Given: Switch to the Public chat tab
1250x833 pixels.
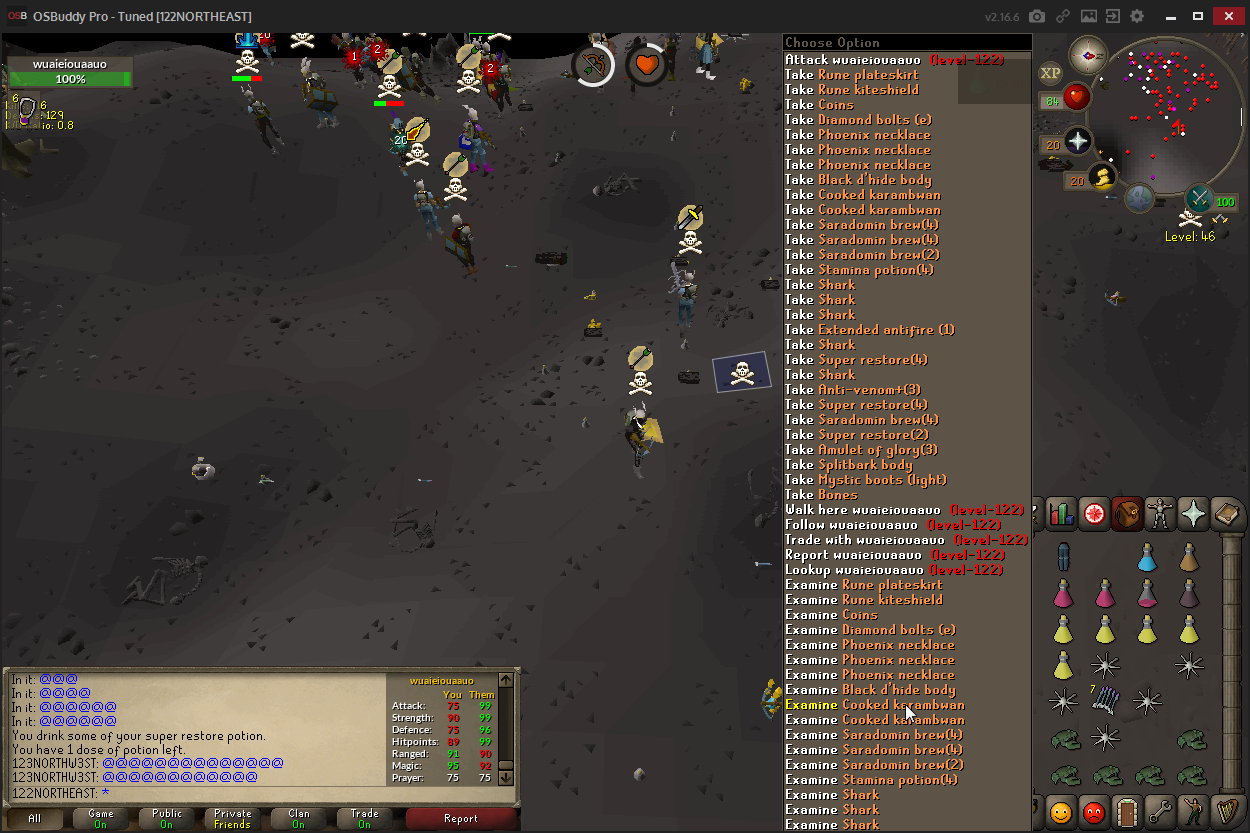Looking at the screenshot, I should coord(167,819).
